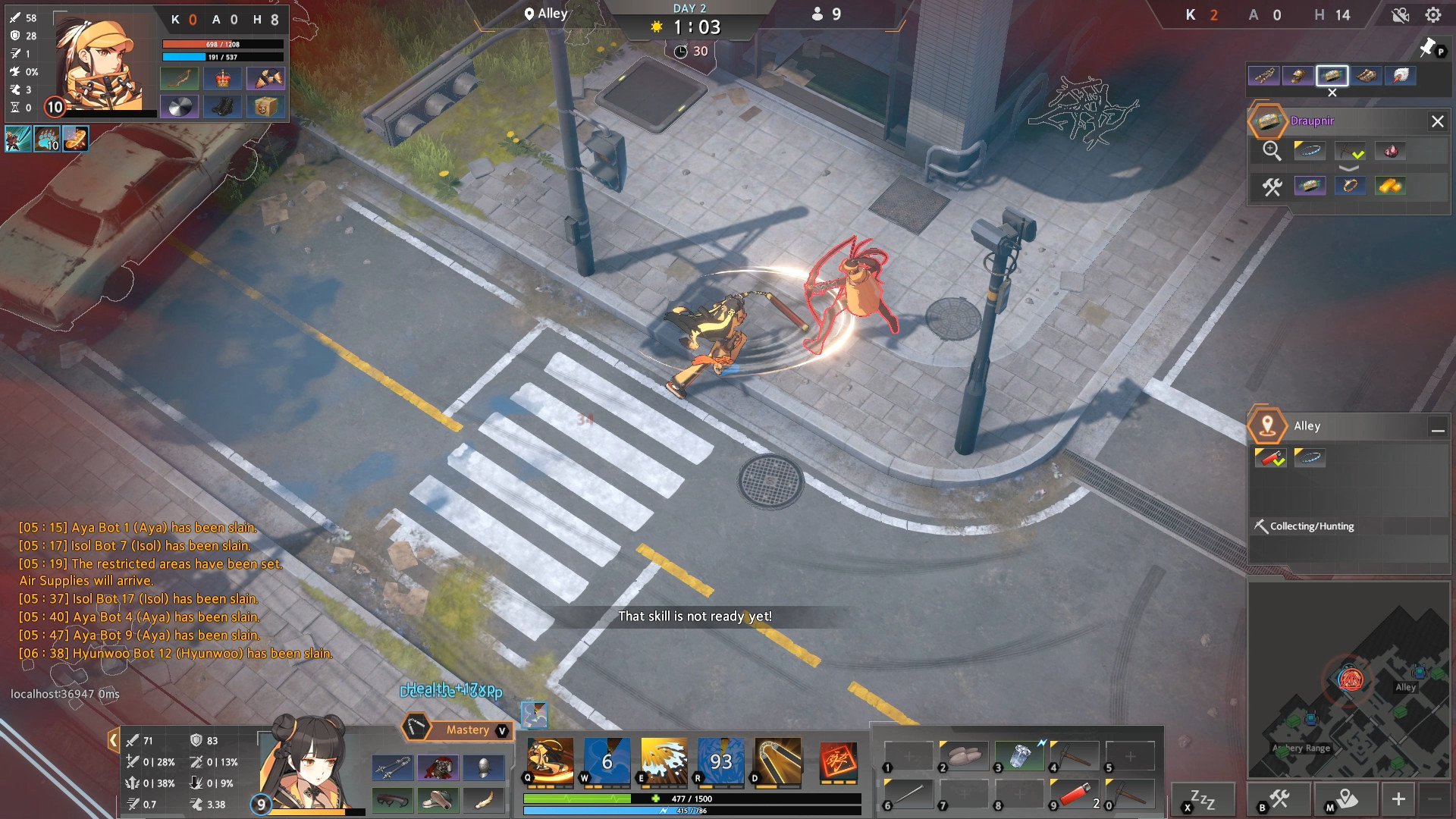This screenshot has width=1456, height=819.
Task: Activate the E water splash skill
Action: pyautogui.click(x=664, y=760)
